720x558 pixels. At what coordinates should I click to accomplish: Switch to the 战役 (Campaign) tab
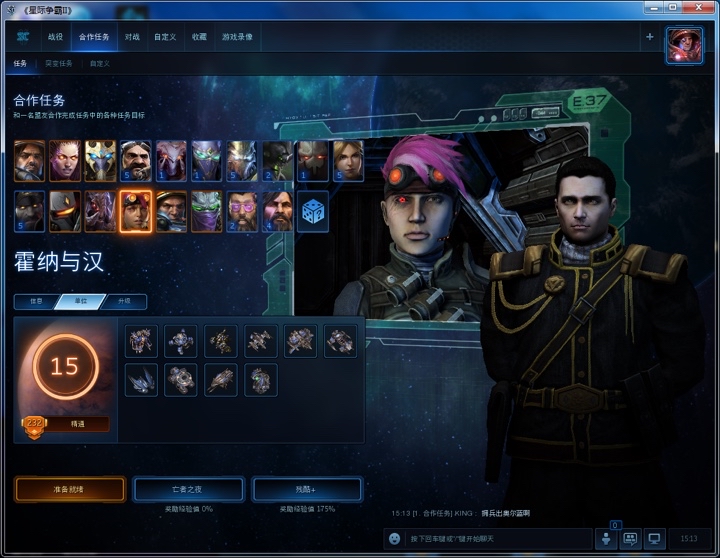(x=55, y=37)
